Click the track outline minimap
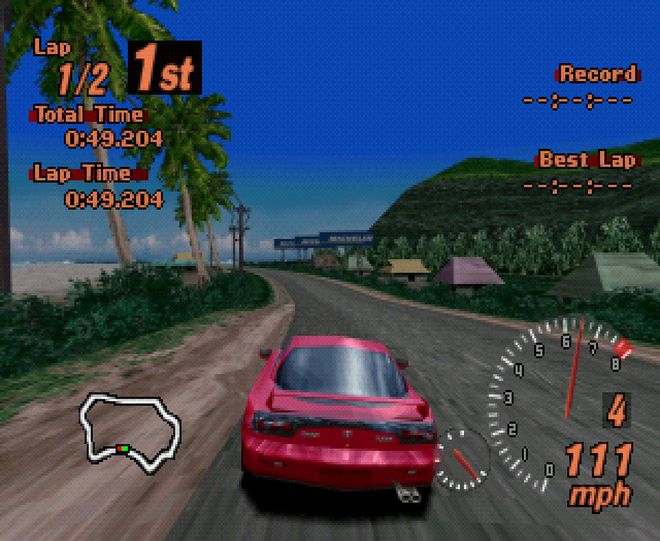The width and height of the screenshot is (660, 541). point(132,430)
